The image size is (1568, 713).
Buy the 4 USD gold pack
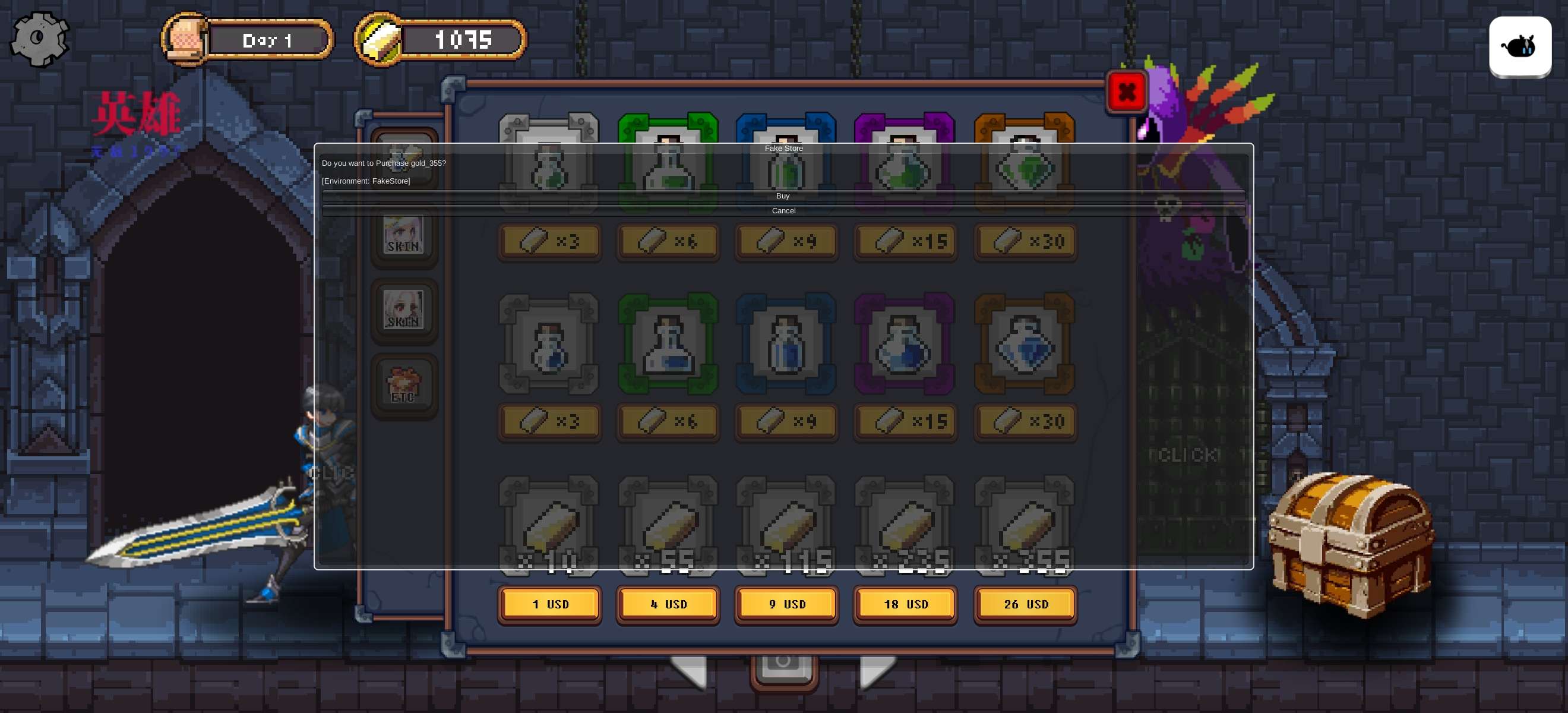pyautogui.click(x=668, y=604)
